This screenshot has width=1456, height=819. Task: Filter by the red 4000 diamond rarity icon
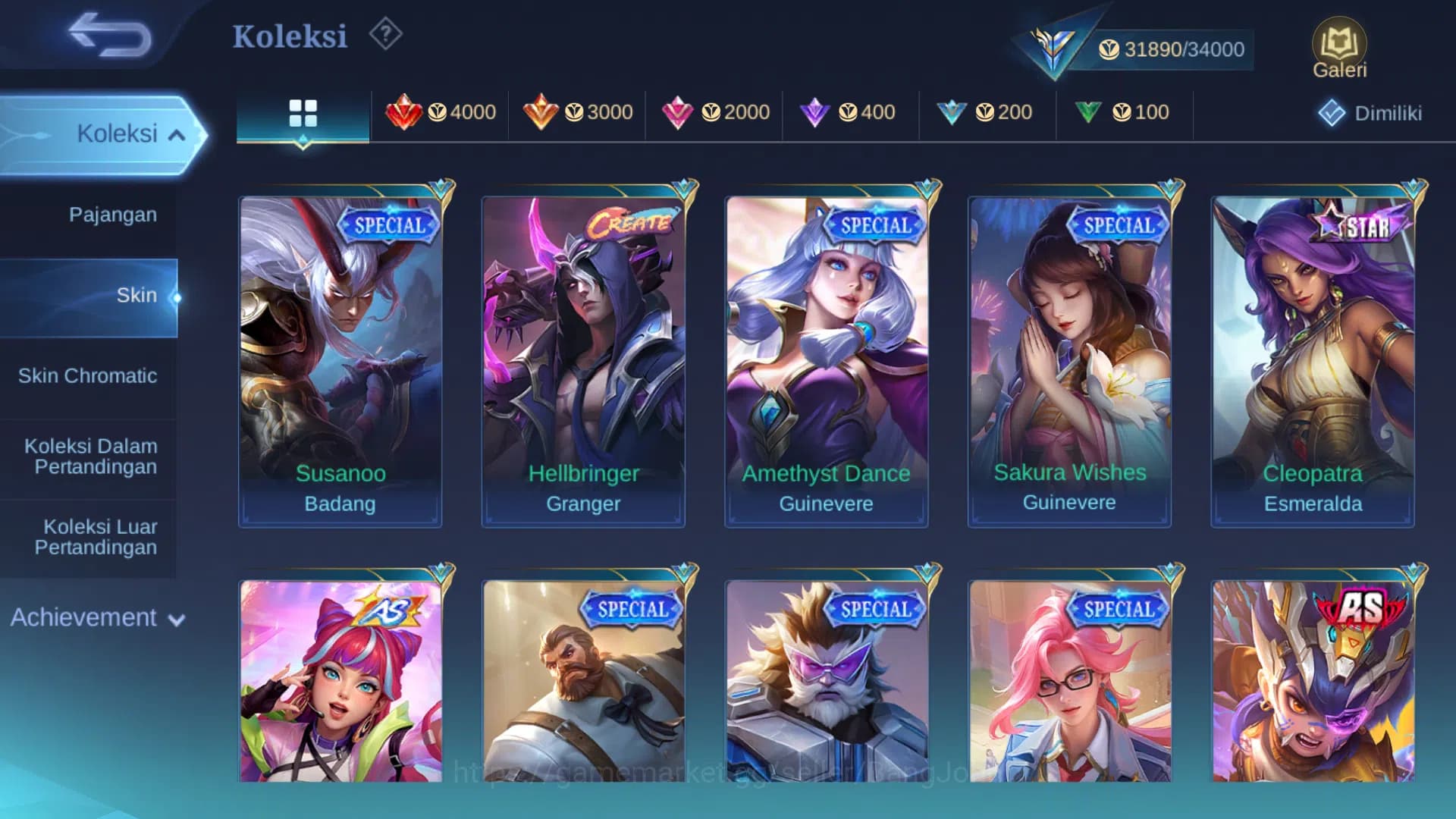coord(440,112)
